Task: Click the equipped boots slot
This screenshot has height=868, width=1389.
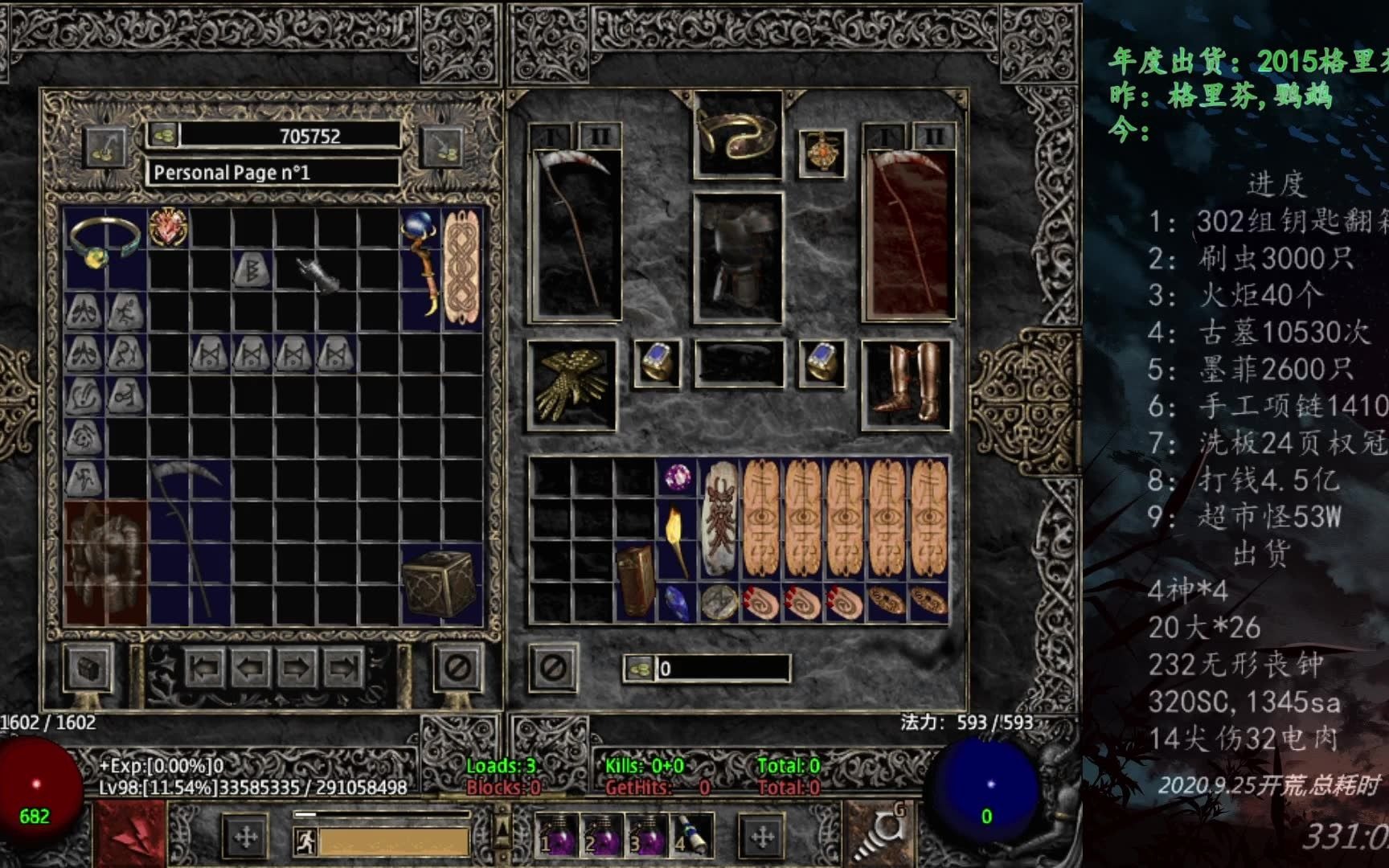Action: [907, 384]
